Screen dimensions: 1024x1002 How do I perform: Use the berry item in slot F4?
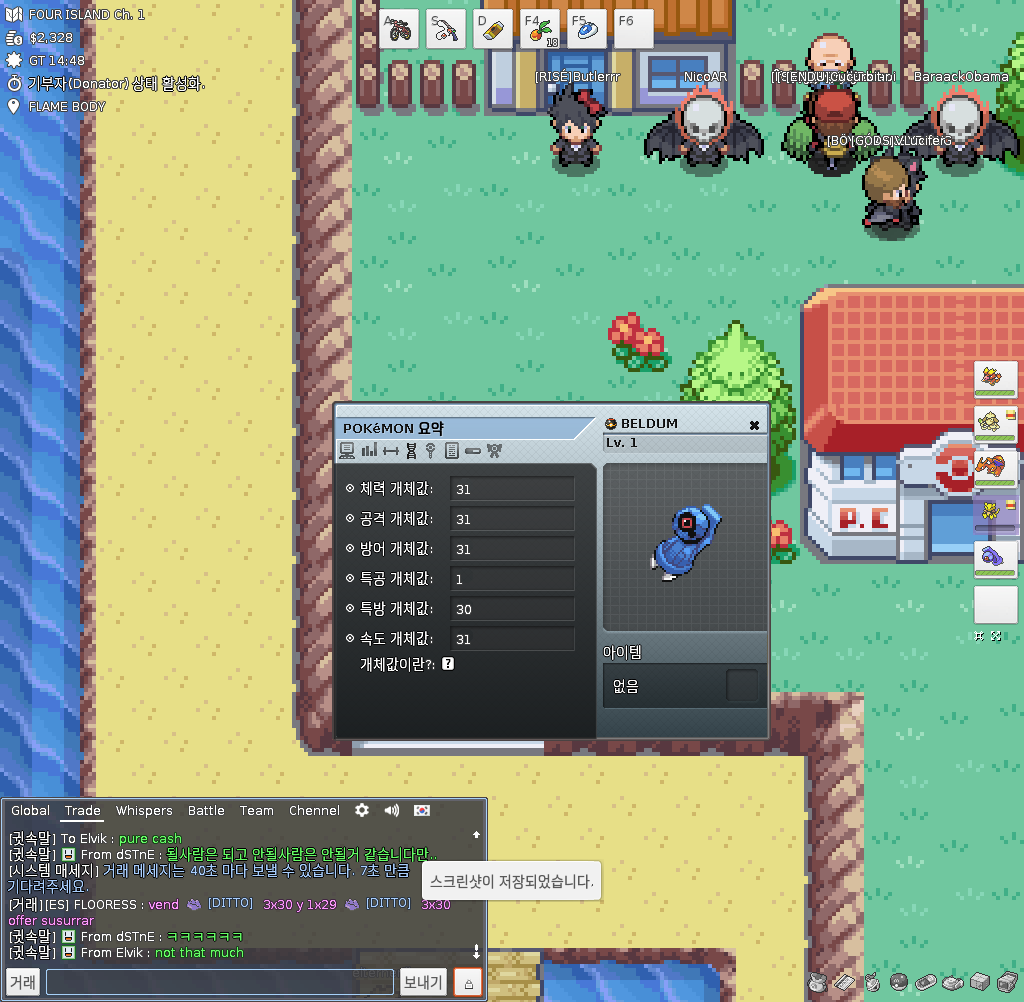click(540, 29)
